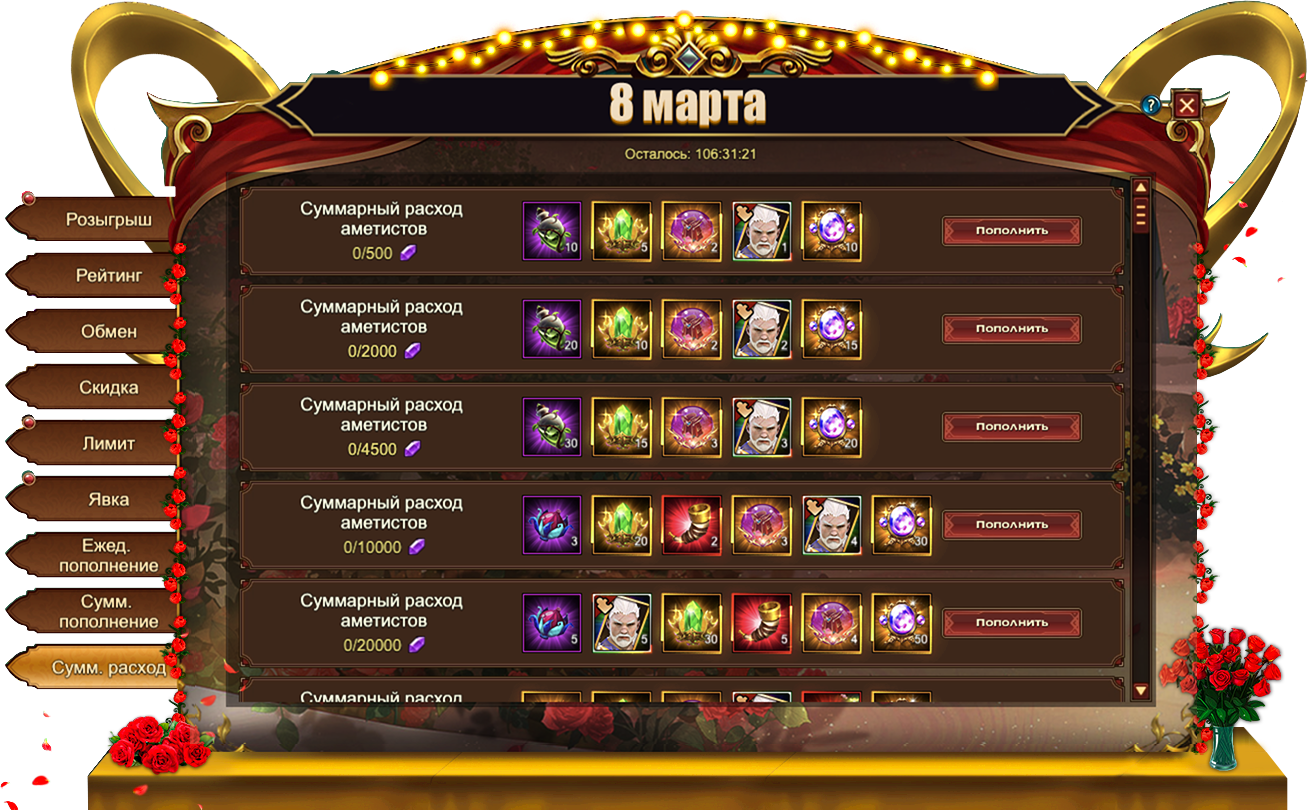
Task: Open the Сумм. расход tab
Action: coord(108,667)
